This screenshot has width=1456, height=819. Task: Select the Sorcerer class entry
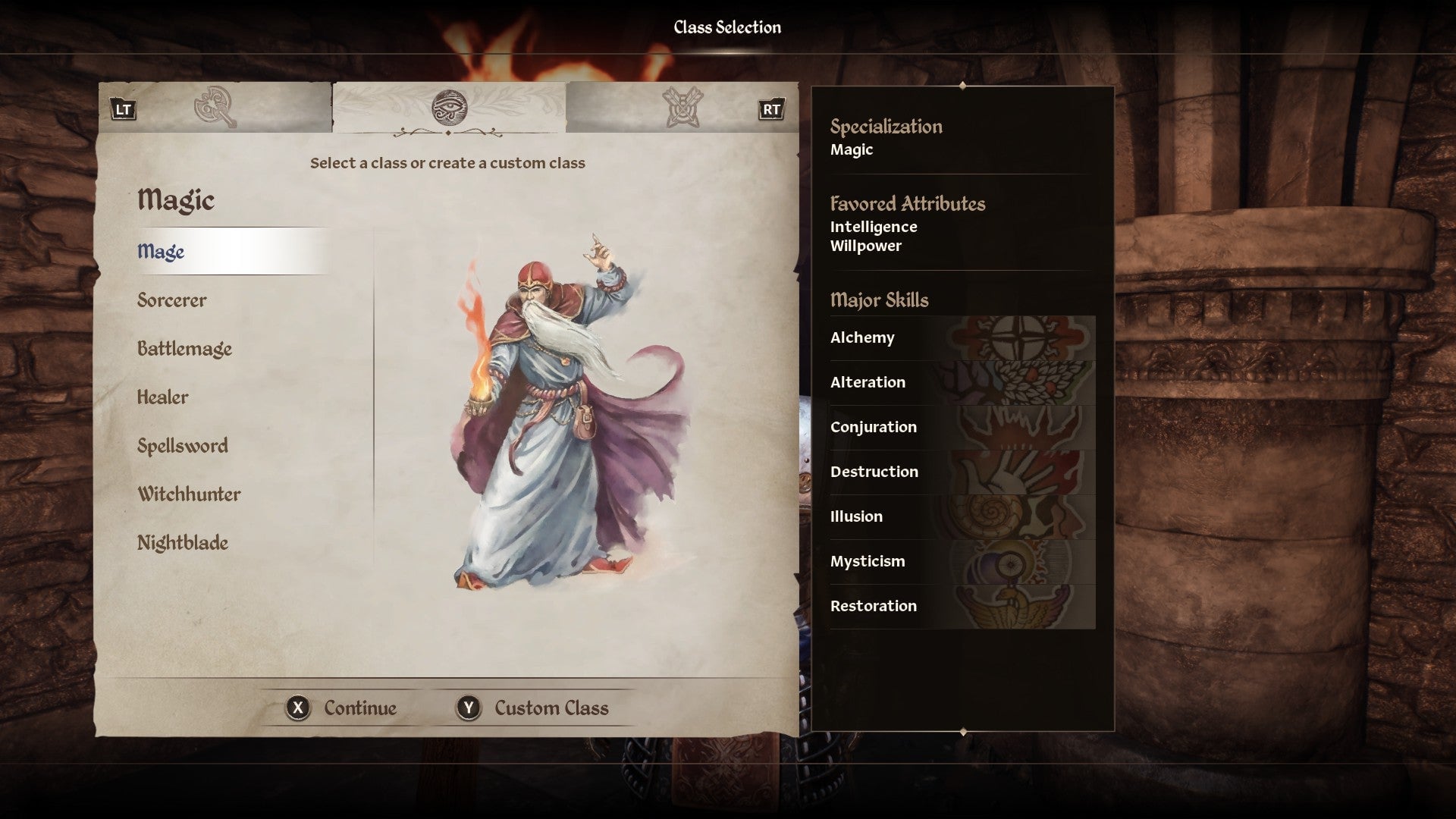click(171, 300)
